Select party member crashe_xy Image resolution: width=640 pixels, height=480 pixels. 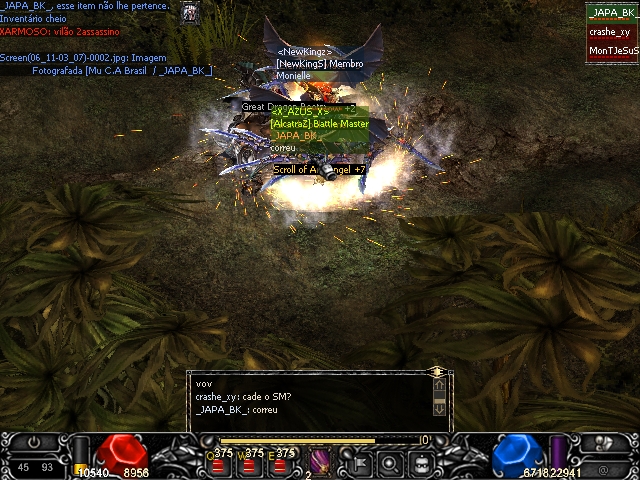(x=611, y=32)
